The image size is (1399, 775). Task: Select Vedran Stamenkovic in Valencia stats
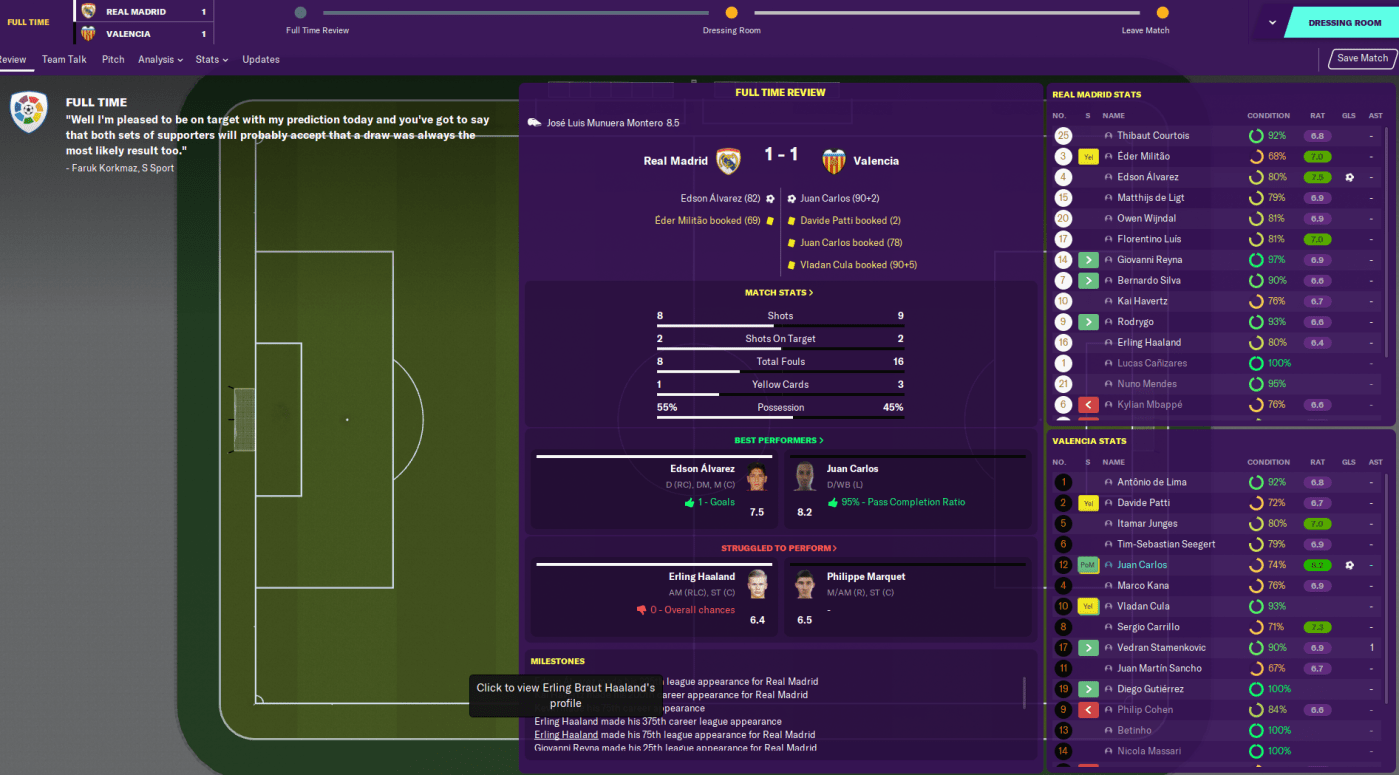(x=1161, y=648)
